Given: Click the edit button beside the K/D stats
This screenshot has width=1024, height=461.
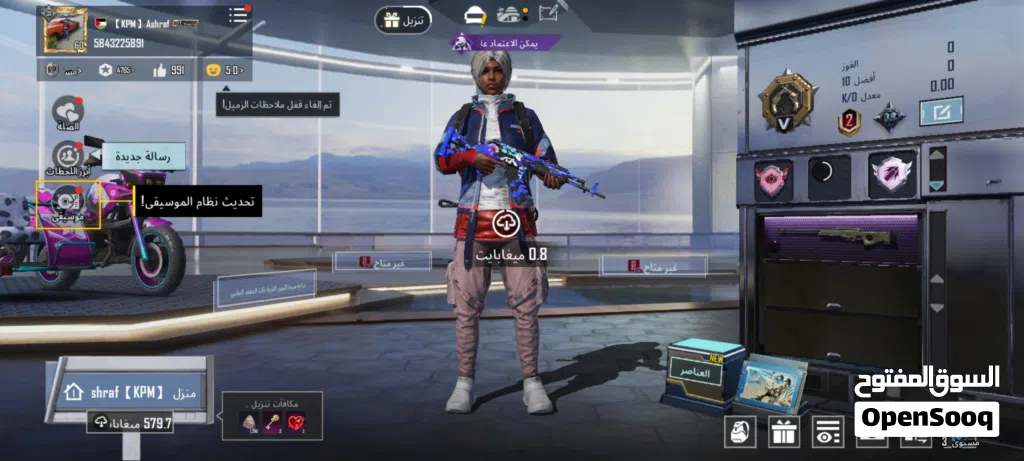Looking at the screenshot, I should (940, 111).
